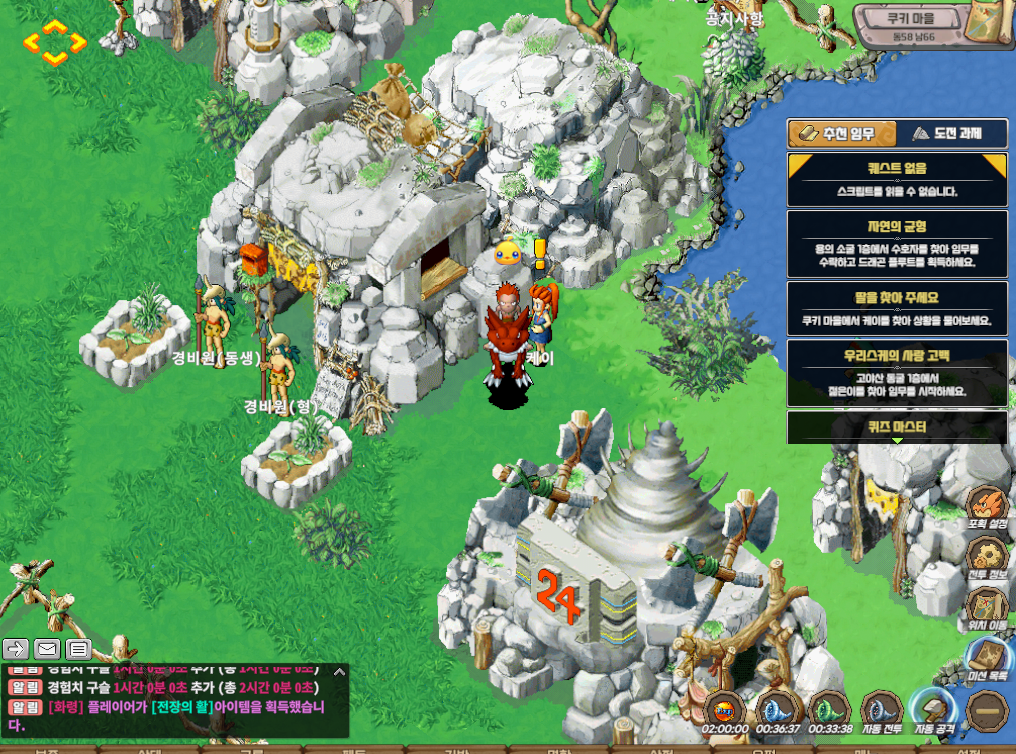Open 포획 설정 capture settings
This screenshot has width=1016, height=754.
(x=989, y=507)
